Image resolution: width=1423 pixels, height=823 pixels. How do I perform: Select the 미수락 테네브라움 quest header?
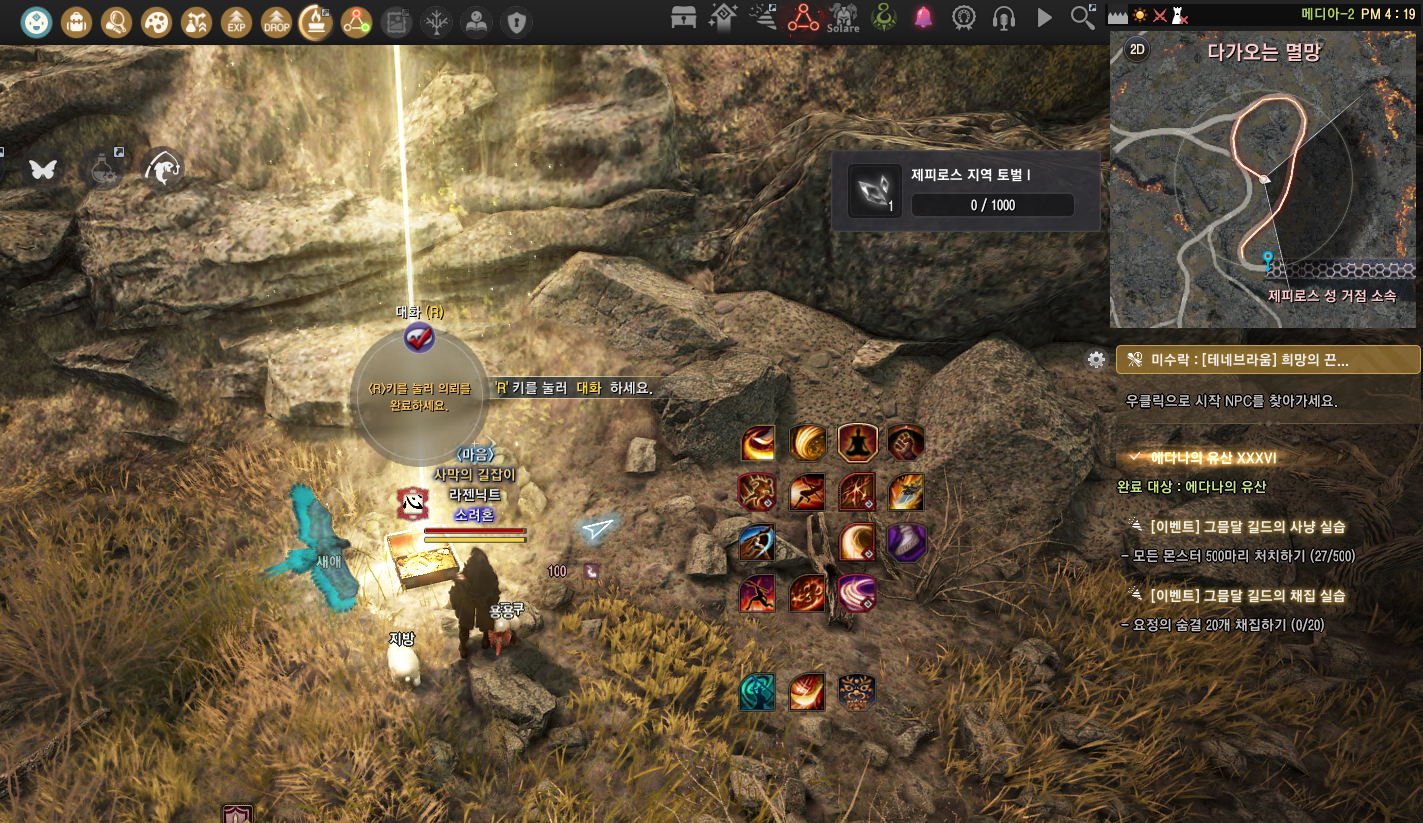tap(1268, 360)
